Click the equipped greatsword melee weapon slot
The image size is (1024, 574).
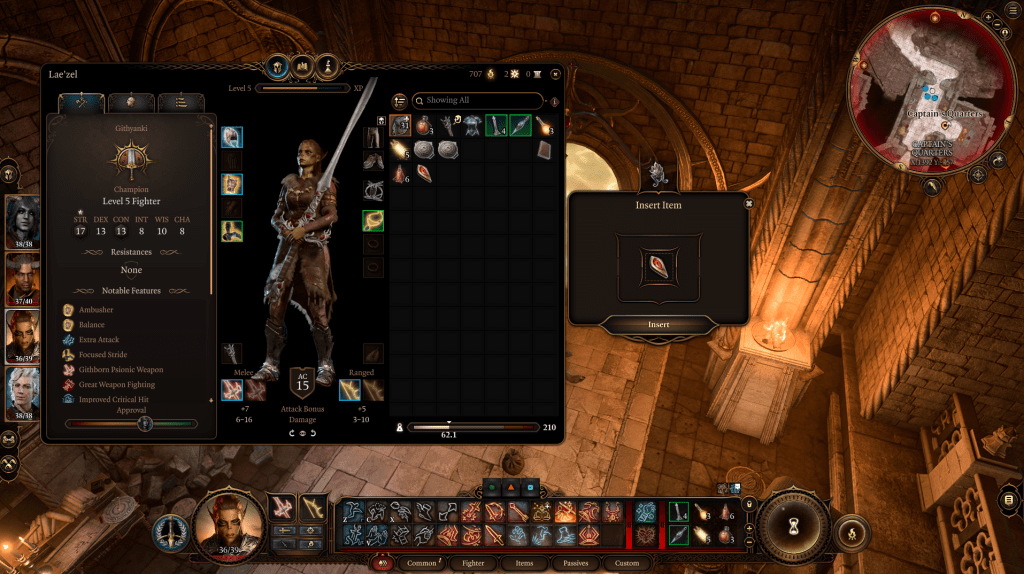pyautogui.click(x=232, y=390)
